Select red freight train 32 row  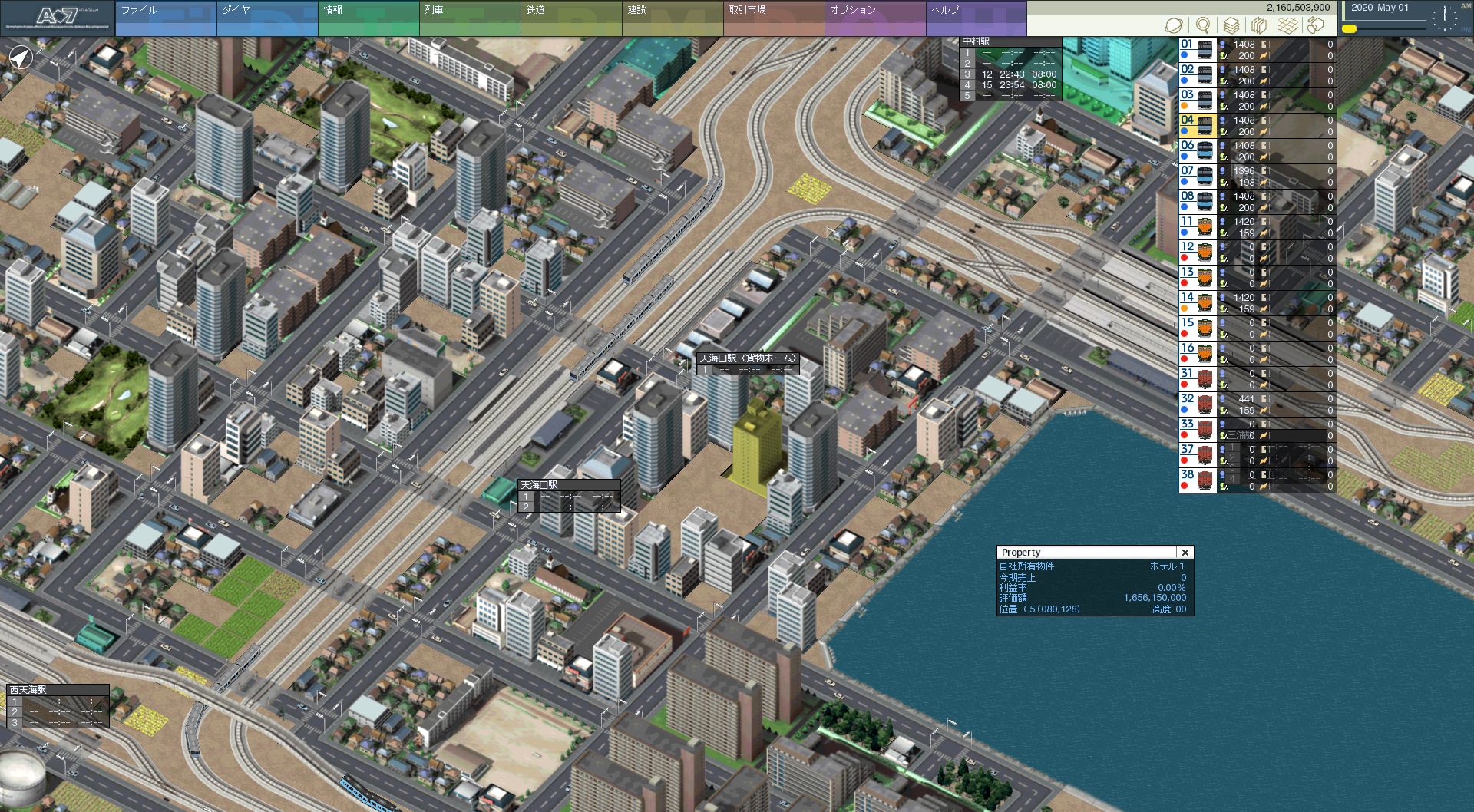[1197, 404]
